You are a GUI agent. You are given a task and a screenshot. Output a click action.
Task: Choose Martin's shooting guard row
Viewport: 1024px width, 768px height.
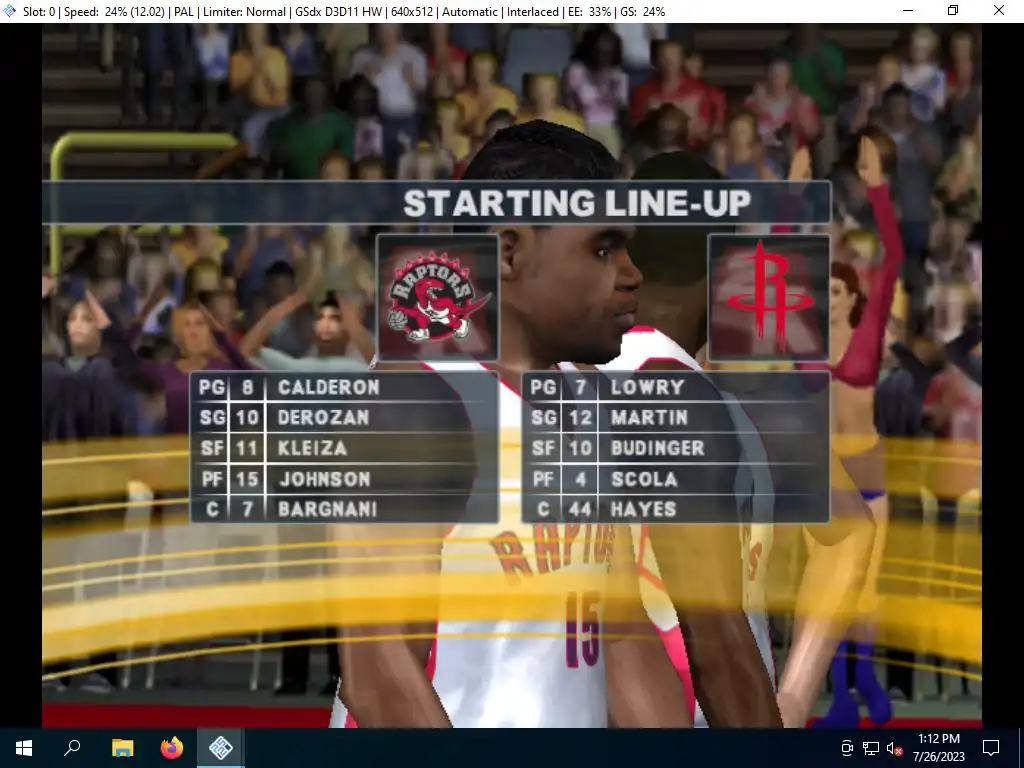[649, 417]
